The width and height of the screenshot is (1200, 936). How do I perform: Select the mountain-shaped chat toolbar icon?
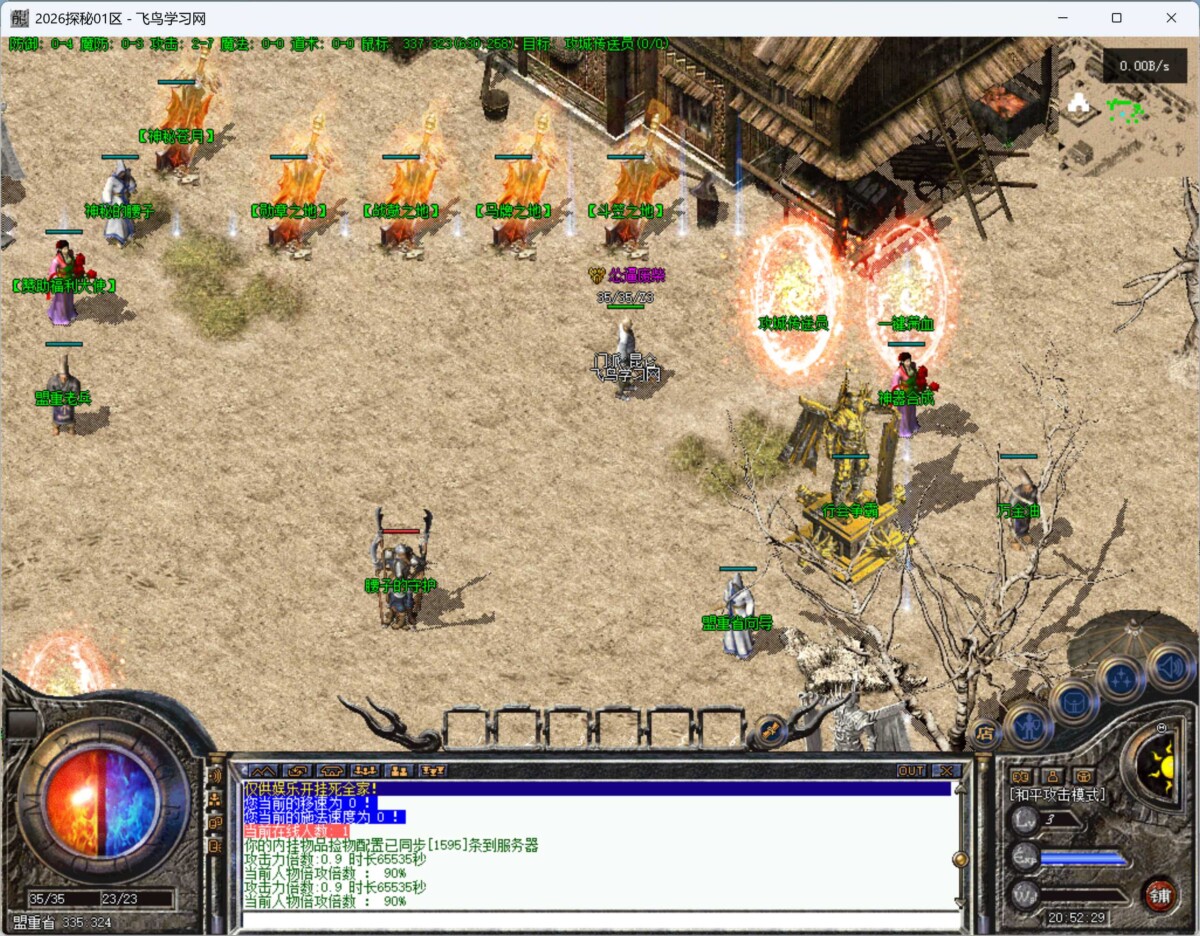point(262,771)
